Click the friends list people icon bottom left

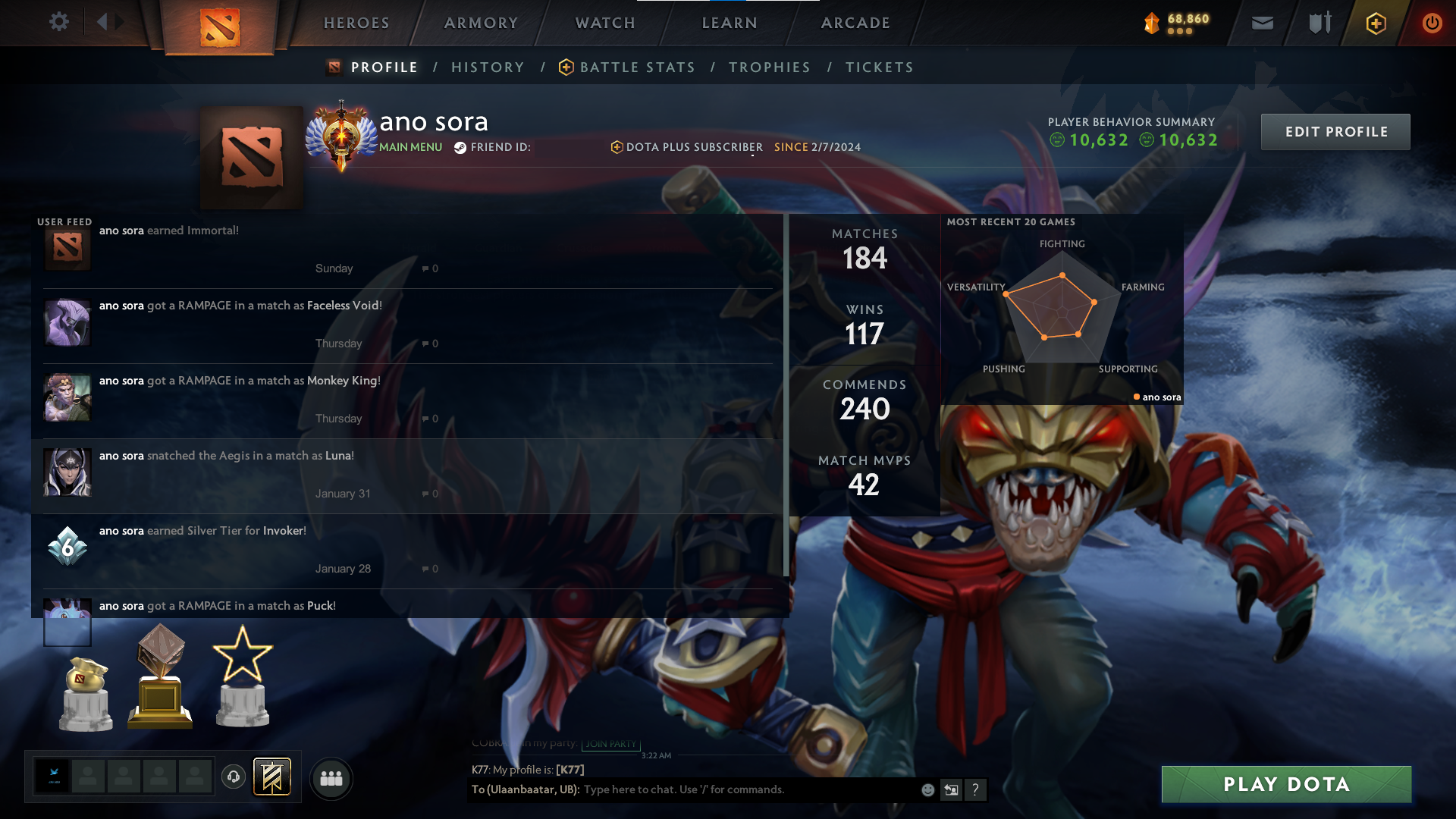pos(331,779)
